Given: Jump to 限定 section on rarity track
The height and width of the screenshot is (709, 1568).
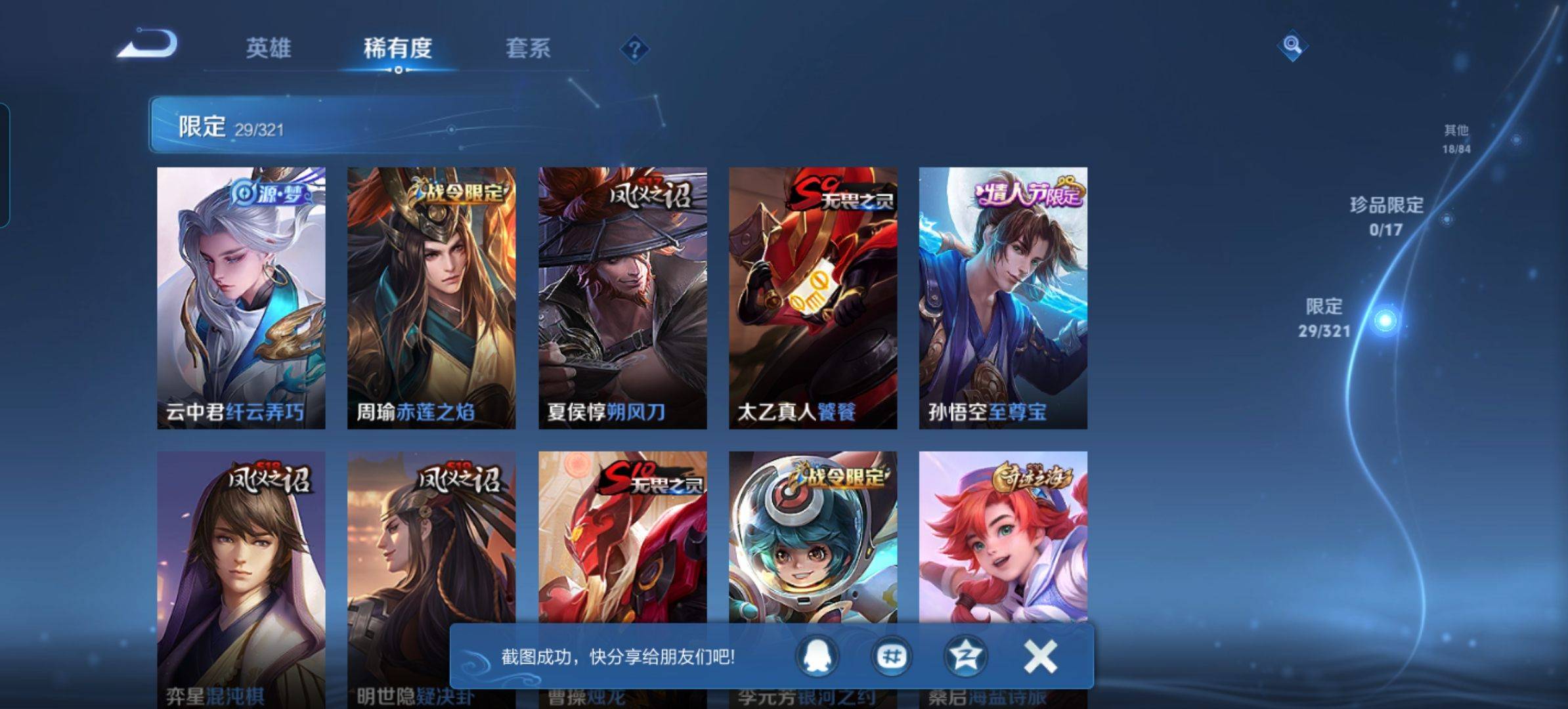Looking at the screenshot, I should [1384, 320].
